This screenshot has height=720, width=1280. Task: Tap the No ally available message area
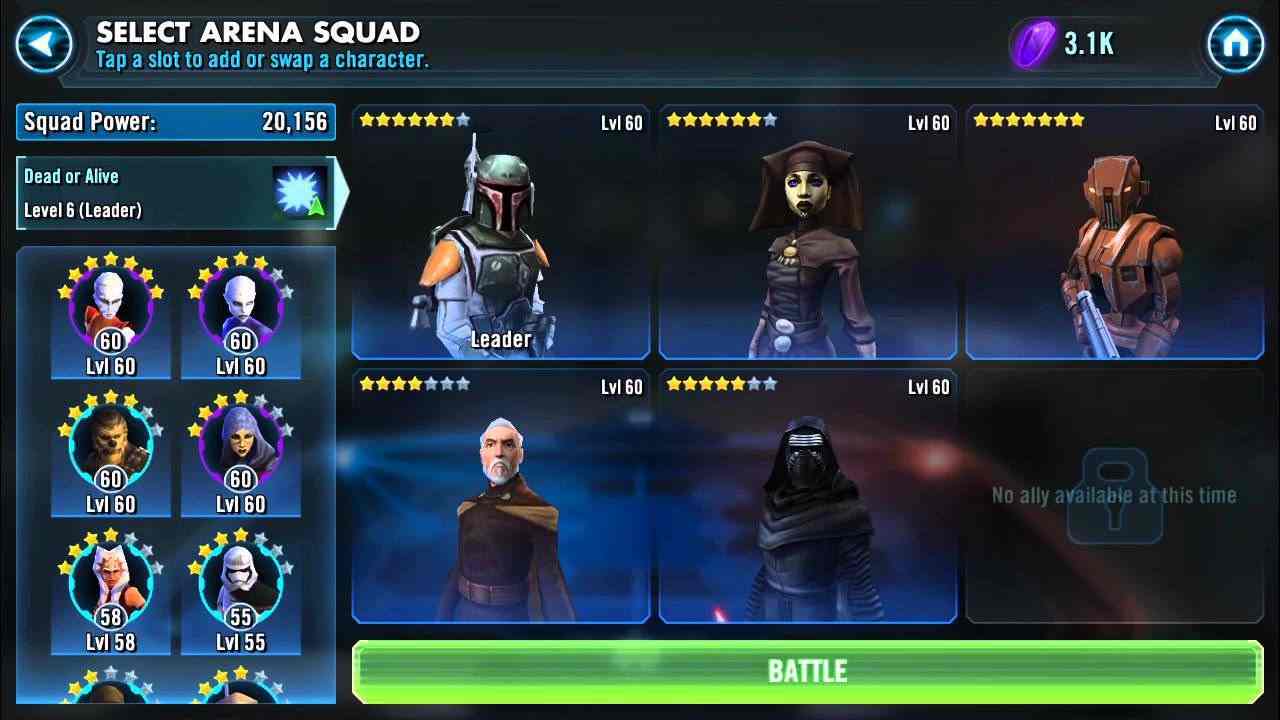(x=1114, y=494)
